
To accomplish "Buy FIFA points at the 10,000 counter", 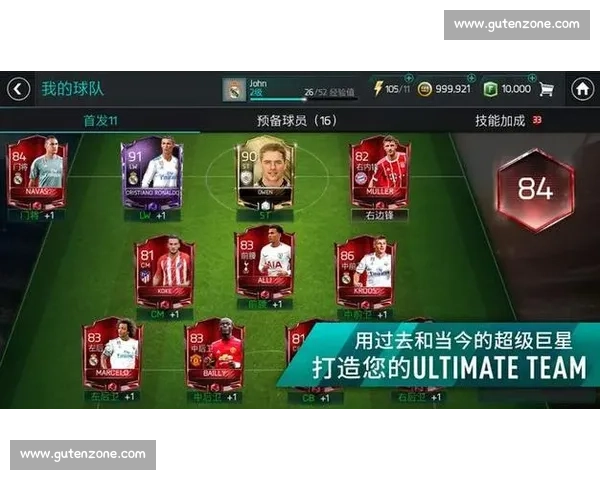I will [x=508, y=89].
